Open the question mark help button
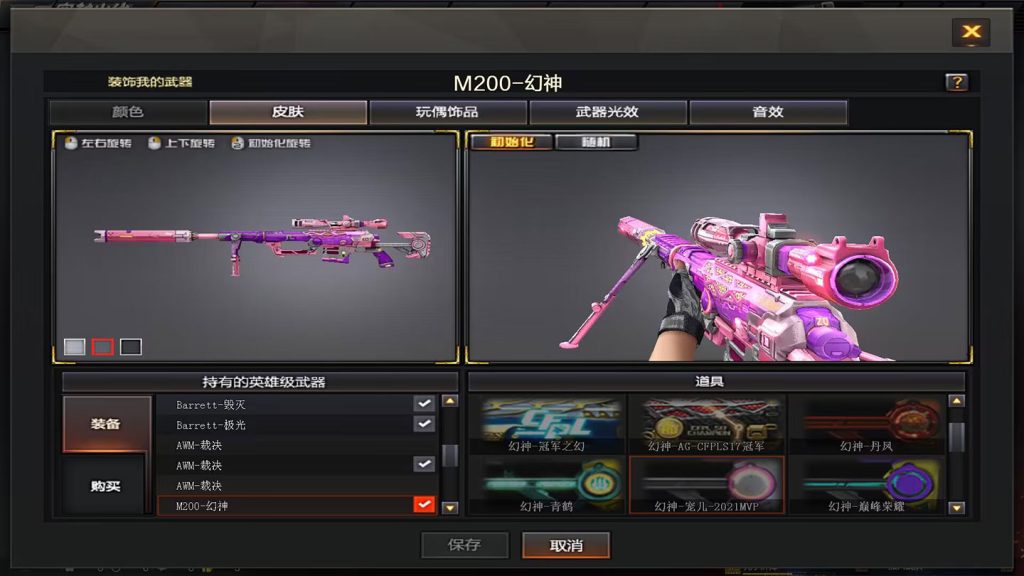Screen dimensions: 1024x576 pyautogui.click(x=956, y=83)
